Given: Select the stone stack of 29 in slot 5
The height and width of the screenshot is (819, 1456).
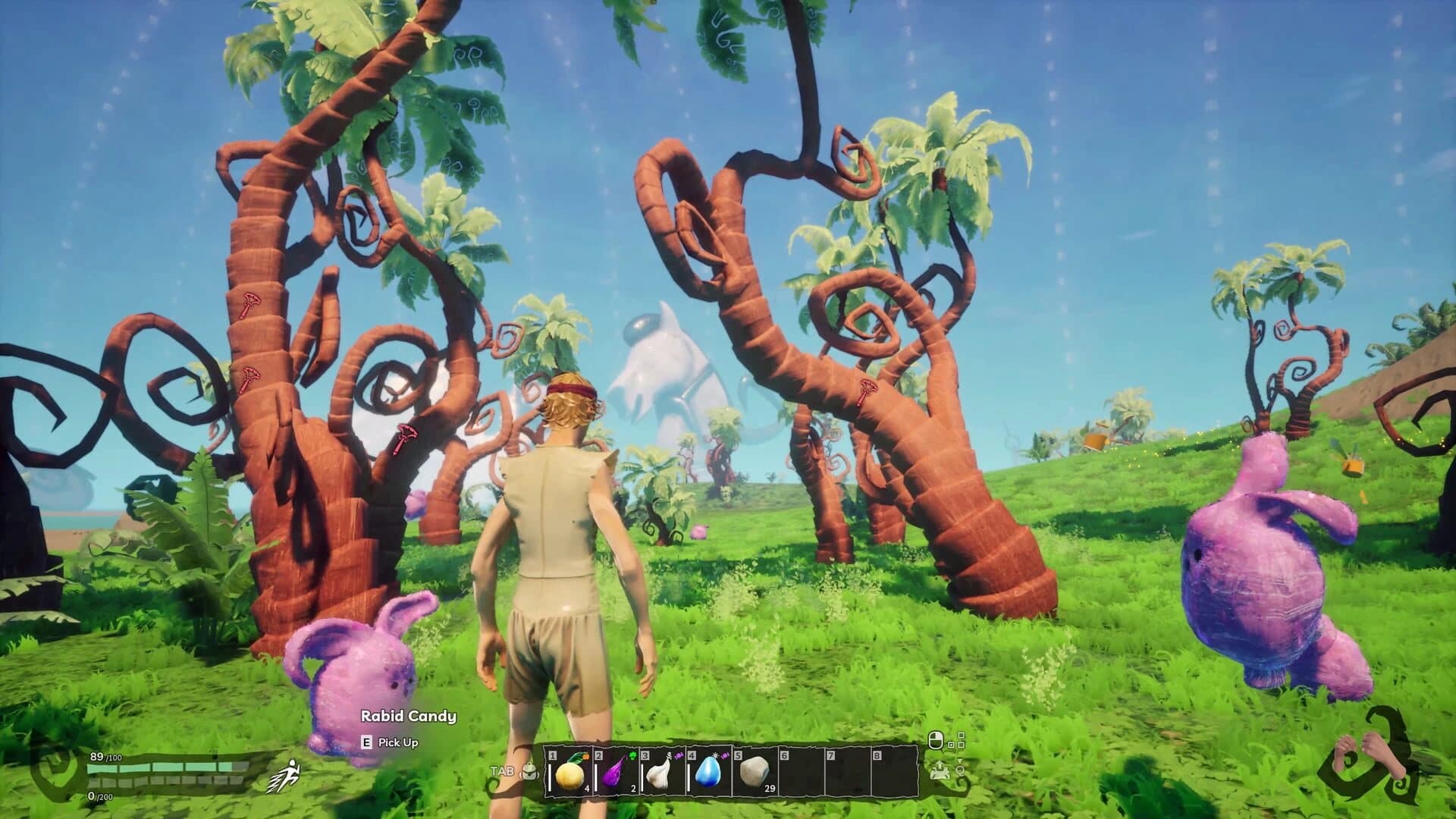Looking at the screenshot, I should click(754, 772).
